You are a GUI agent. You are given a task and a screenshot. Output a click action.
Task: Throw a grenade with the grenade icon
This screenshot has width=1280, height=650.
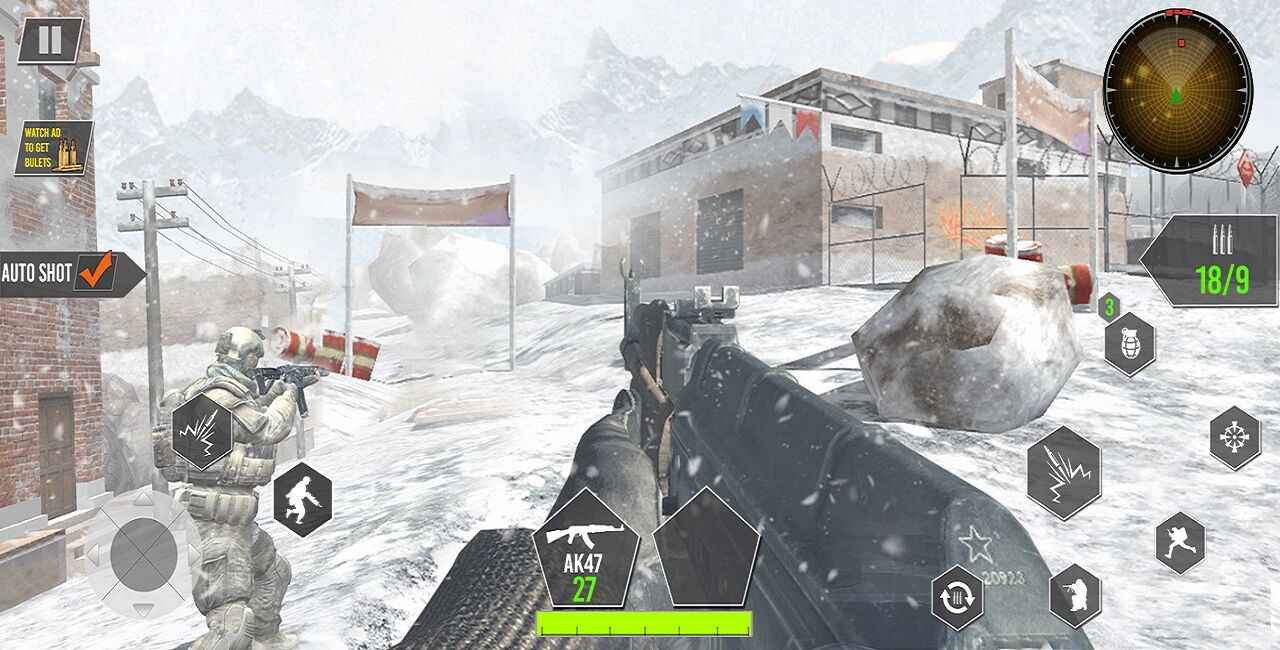click(1130, 343)
